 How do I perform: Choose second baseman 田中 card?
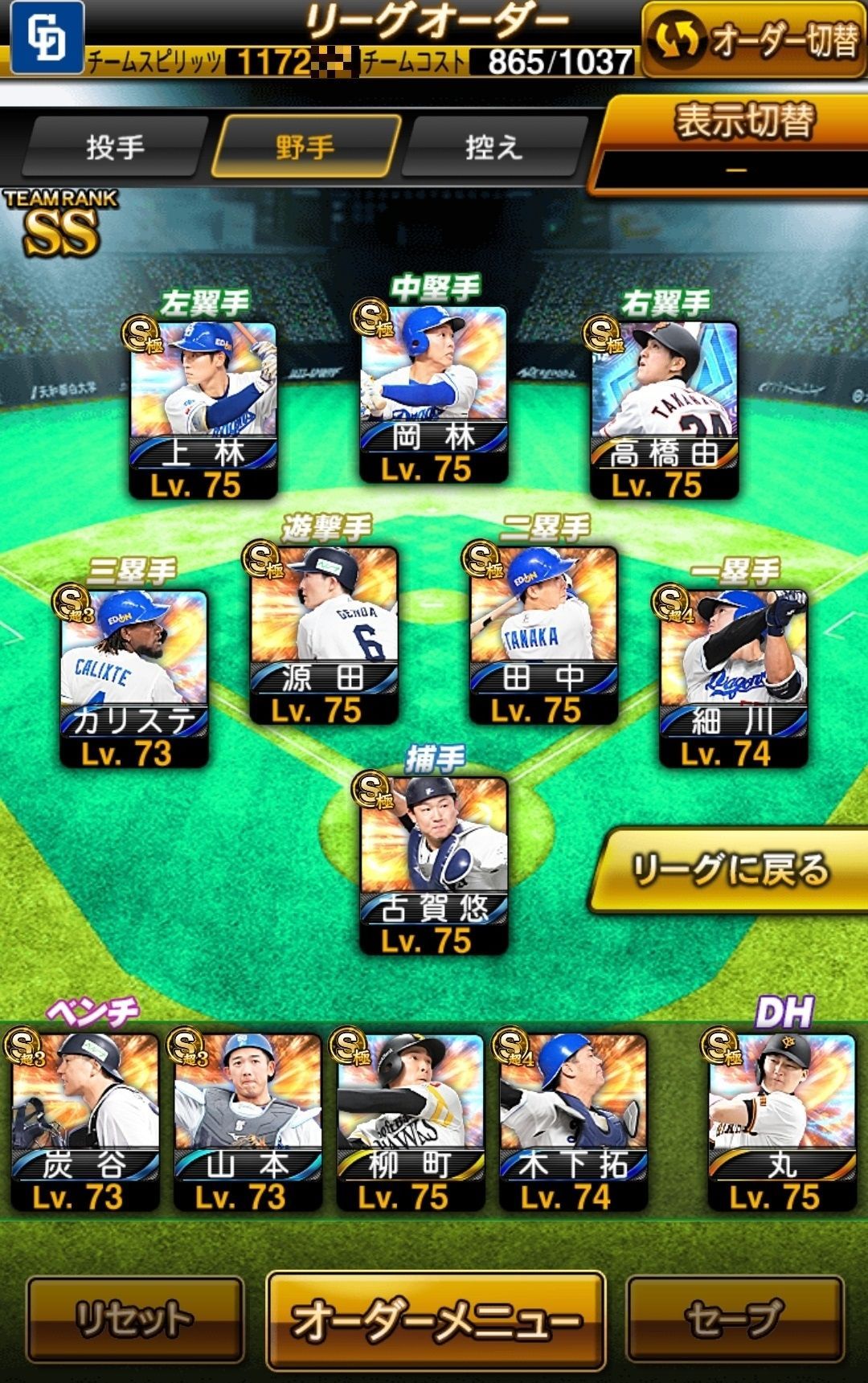click(x=543, y=635)
